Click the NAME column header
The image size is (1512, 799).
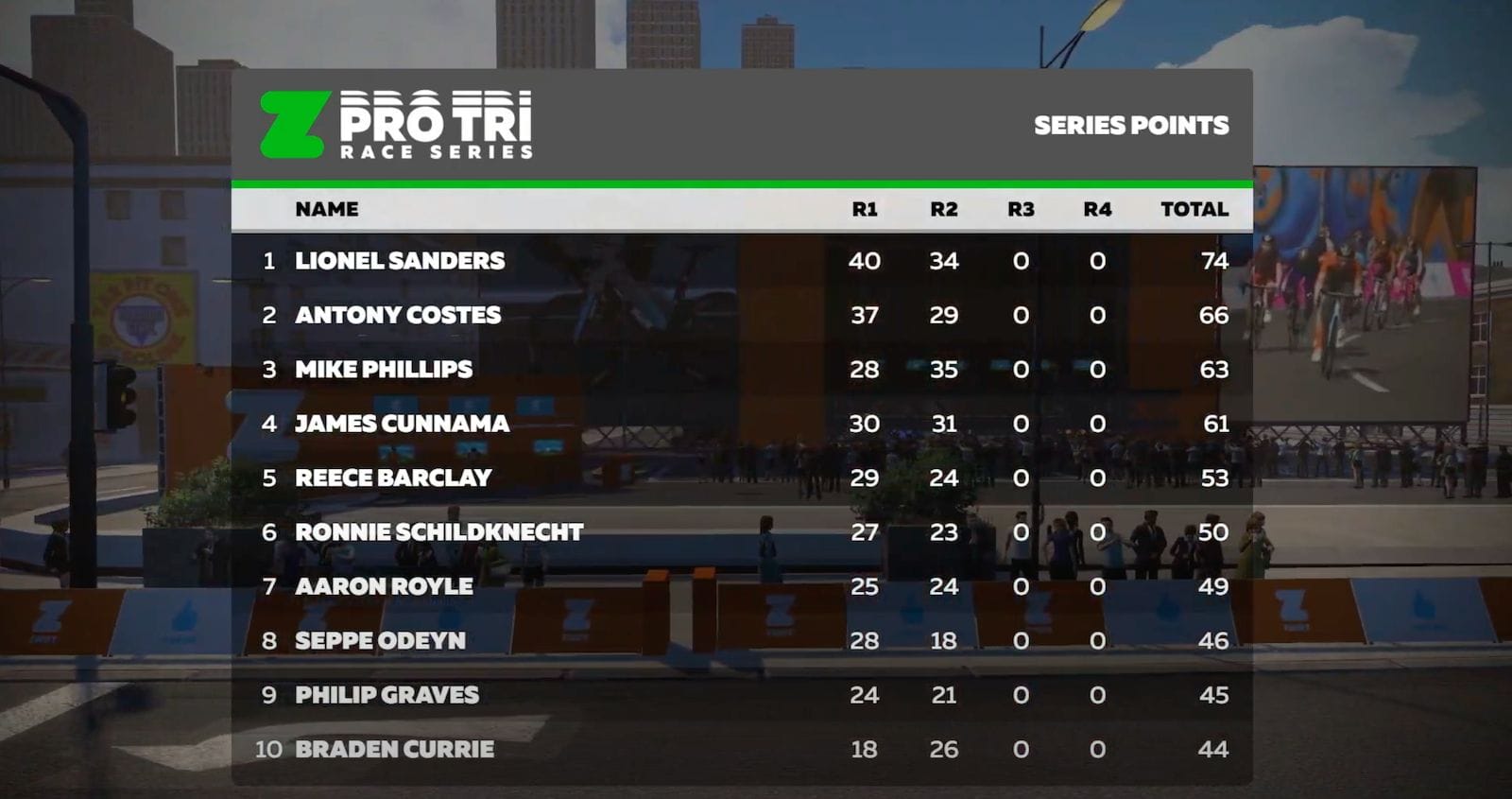click(326, 209)
